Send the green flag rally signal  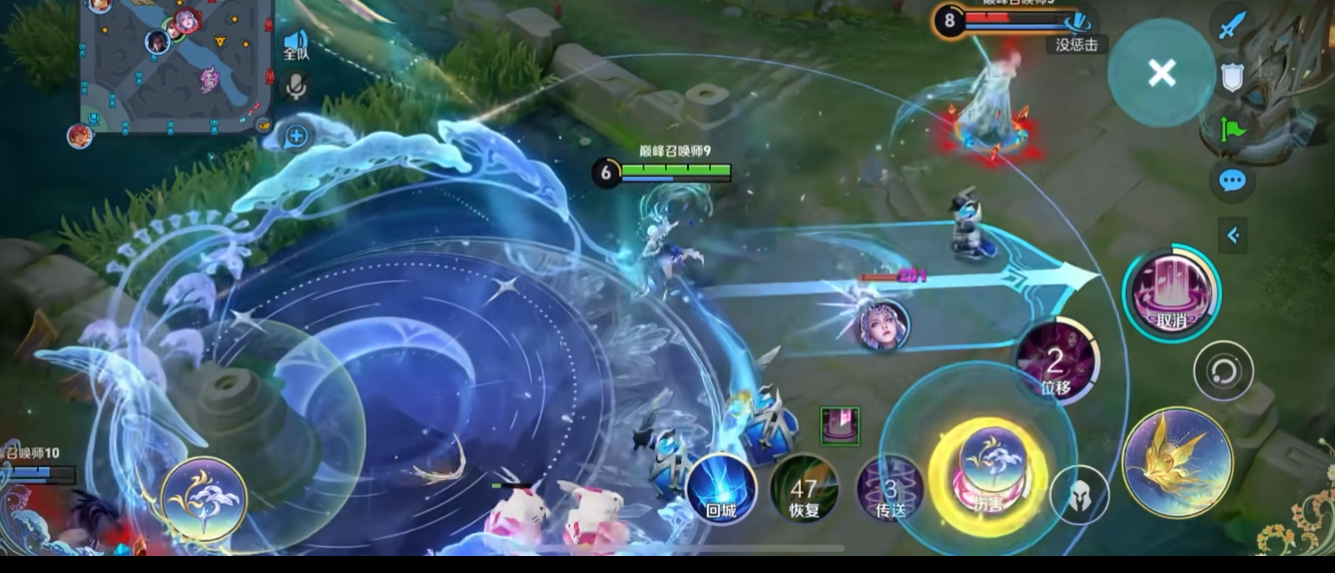click(1232, 129)
